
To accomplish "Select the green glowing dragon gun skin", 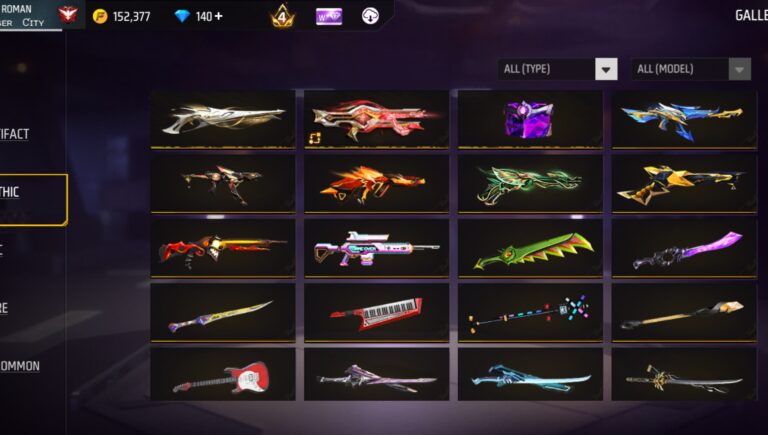I will (x=530, y=183).
